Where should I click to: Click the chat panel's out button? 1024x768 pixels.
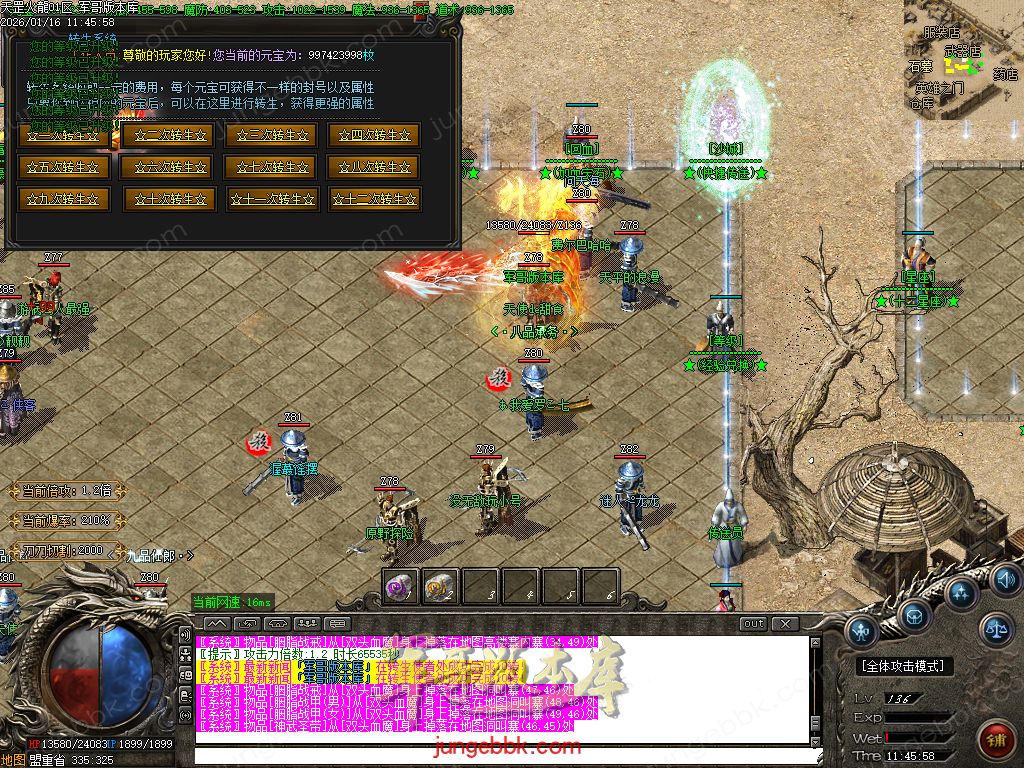pyautogui.click(x=754, y=624)
